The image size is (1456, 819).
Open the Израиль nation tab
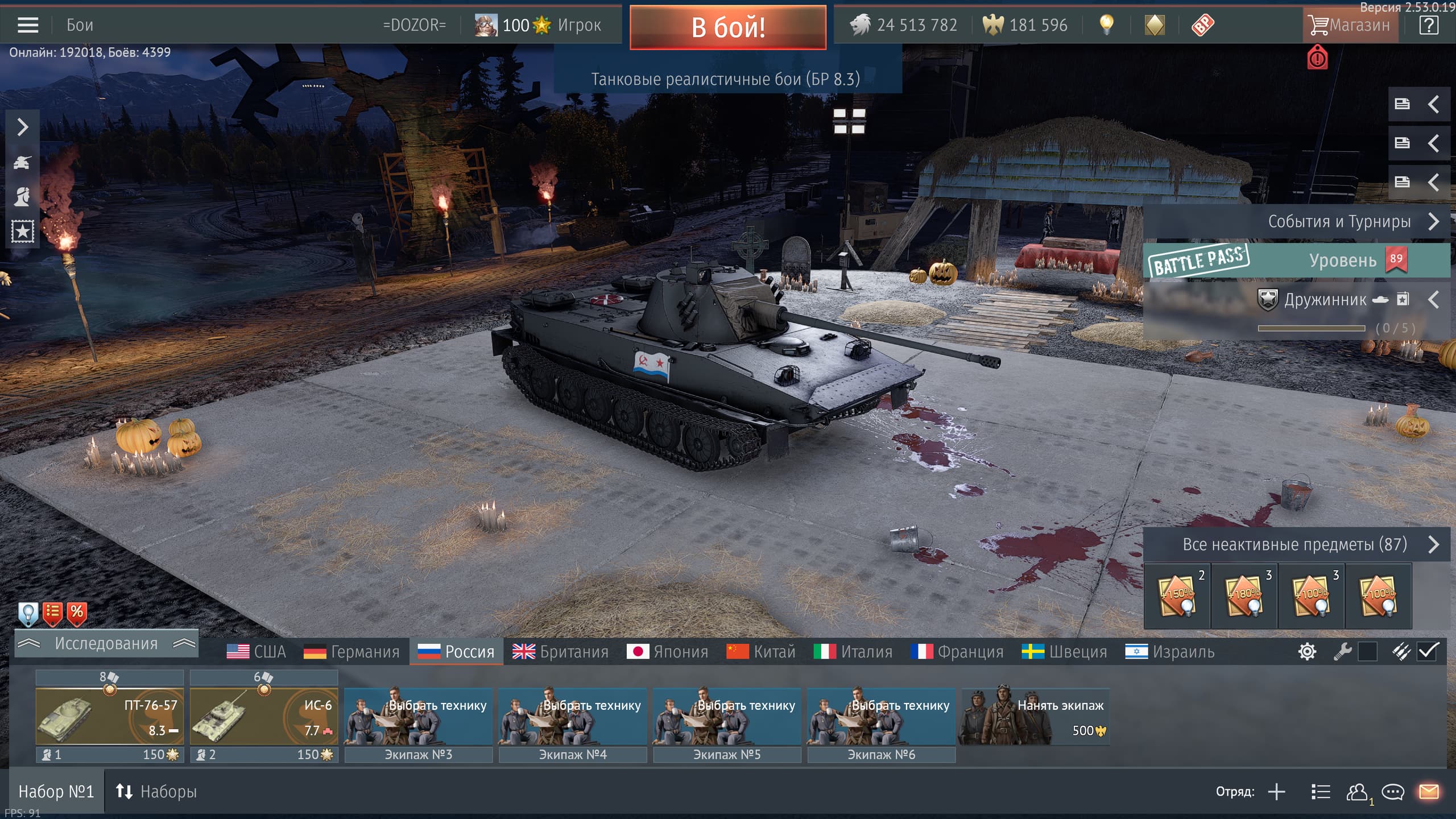(1169, 652)
